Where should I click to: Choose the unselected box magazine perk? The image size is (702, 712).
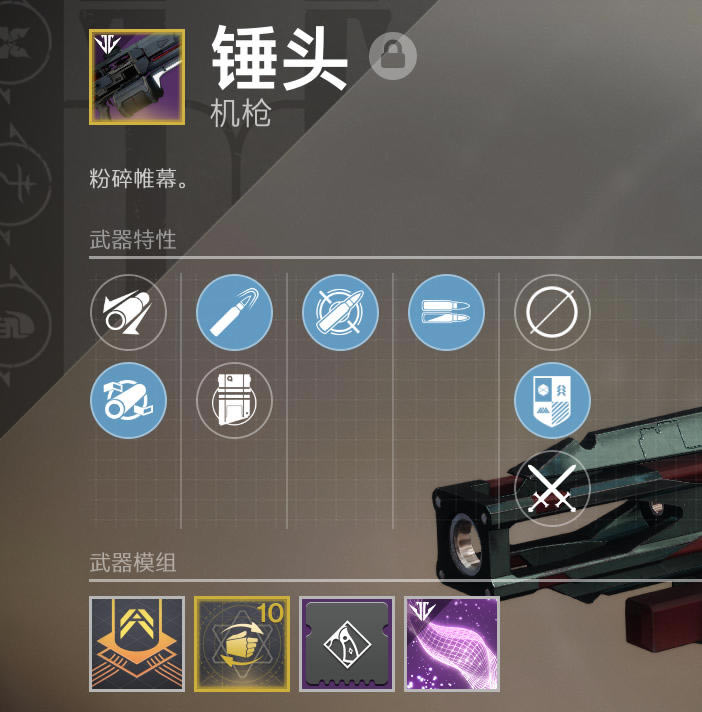click(234, 401)
